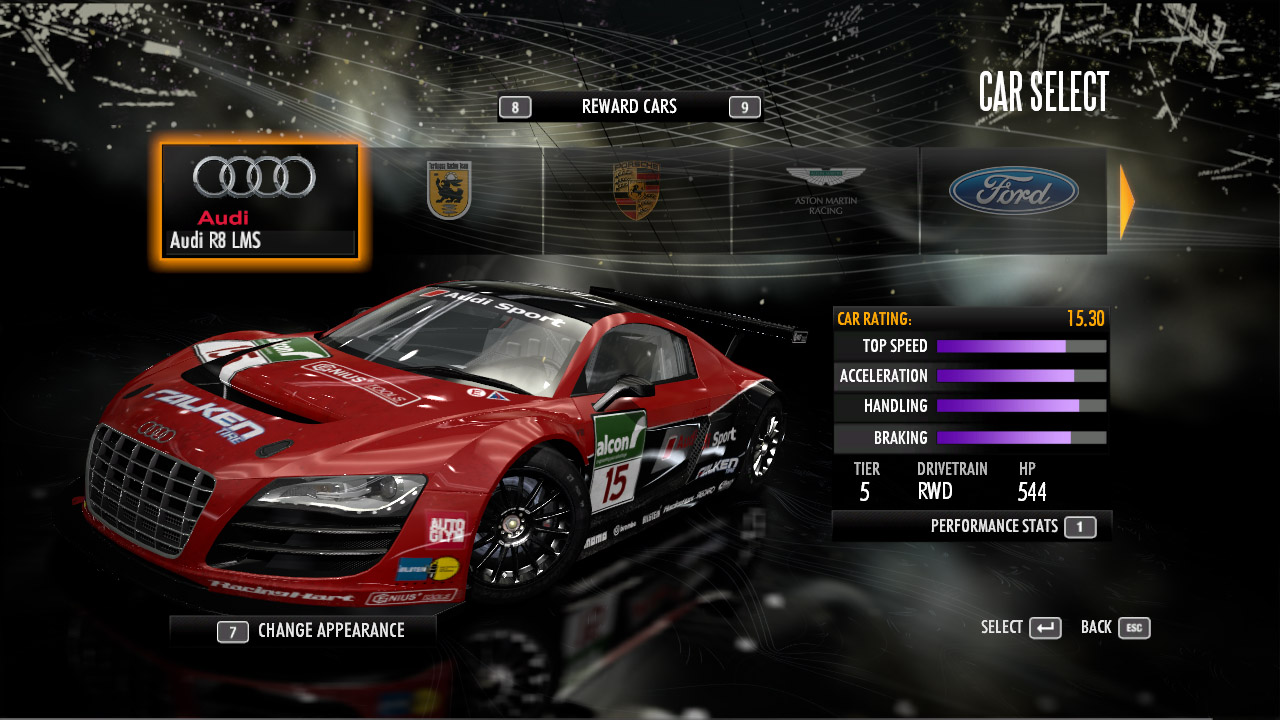
Task: Go Back from car select
Action: click(x=1115, y=628)
